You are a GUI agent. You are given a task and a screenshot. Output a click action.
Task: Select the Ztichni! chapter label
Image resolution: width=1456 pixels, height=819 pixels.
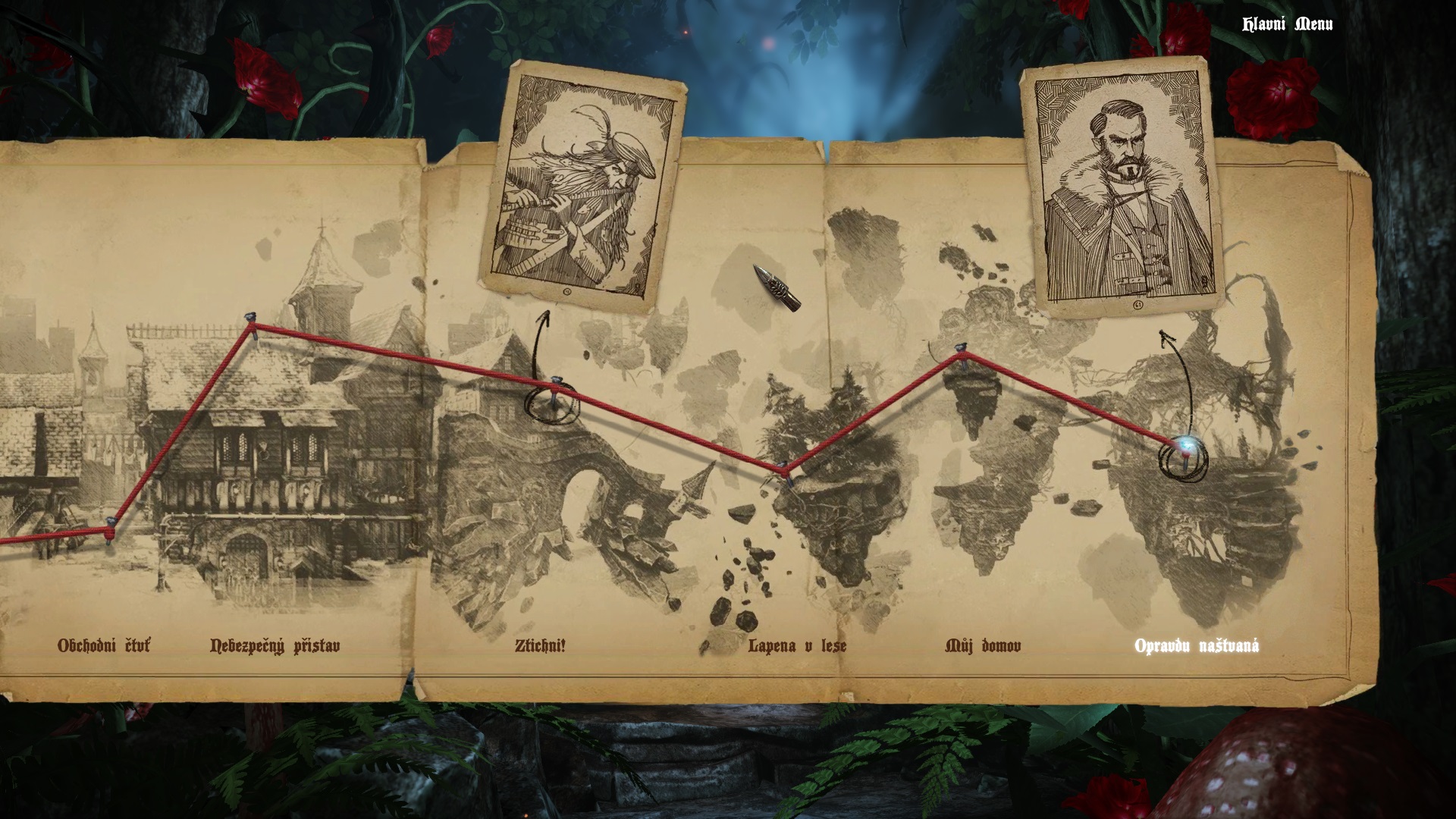tap(540, 646)
